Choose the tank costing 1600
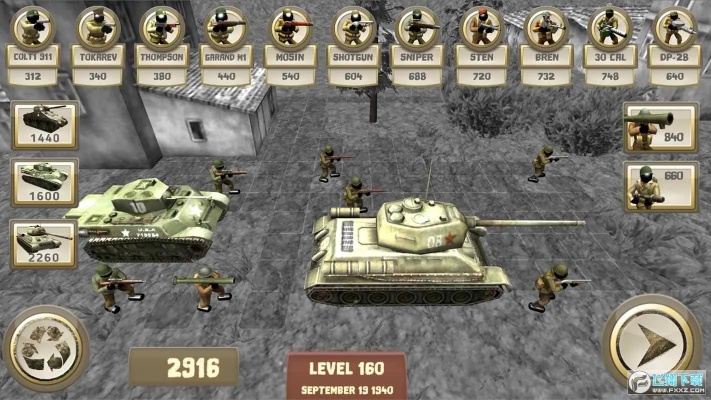 (x=43, y=183)
